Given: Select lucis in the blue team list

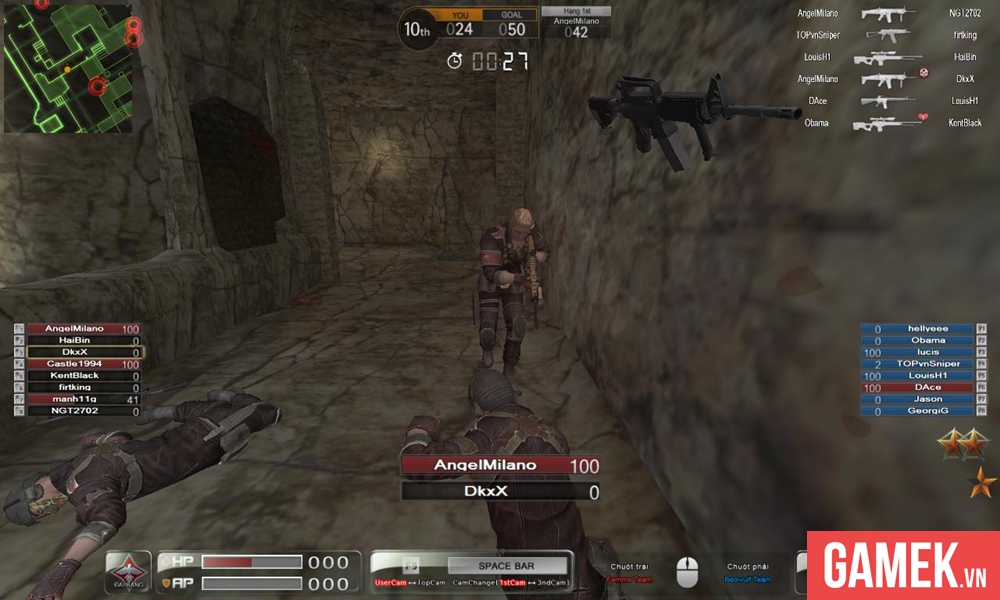Looking at the screenshot, I should point(918,352).
